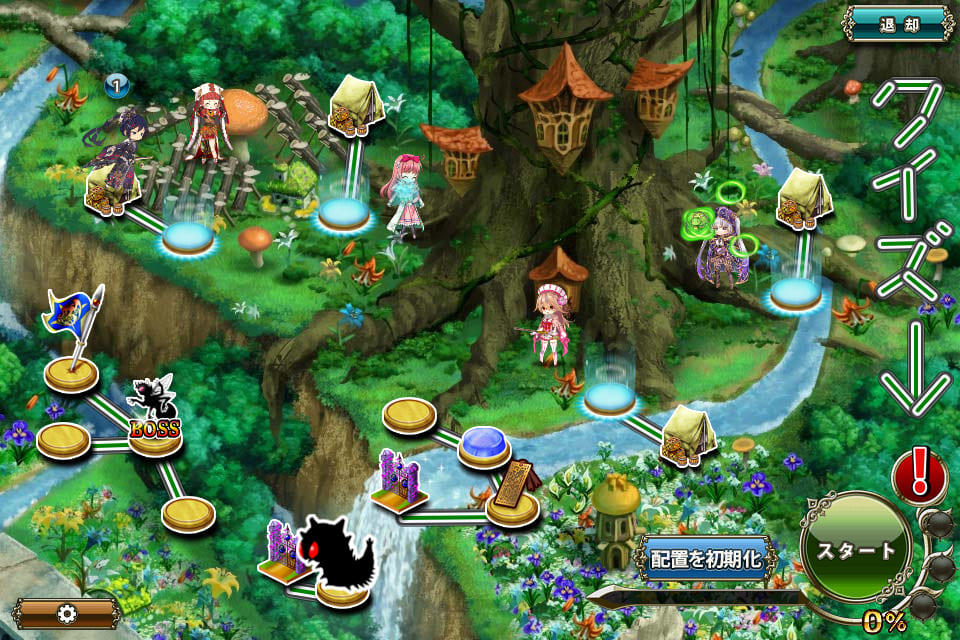This screenshot has width=960, height=640.
Task: Open the gear settings button
Action: (68, 612)
